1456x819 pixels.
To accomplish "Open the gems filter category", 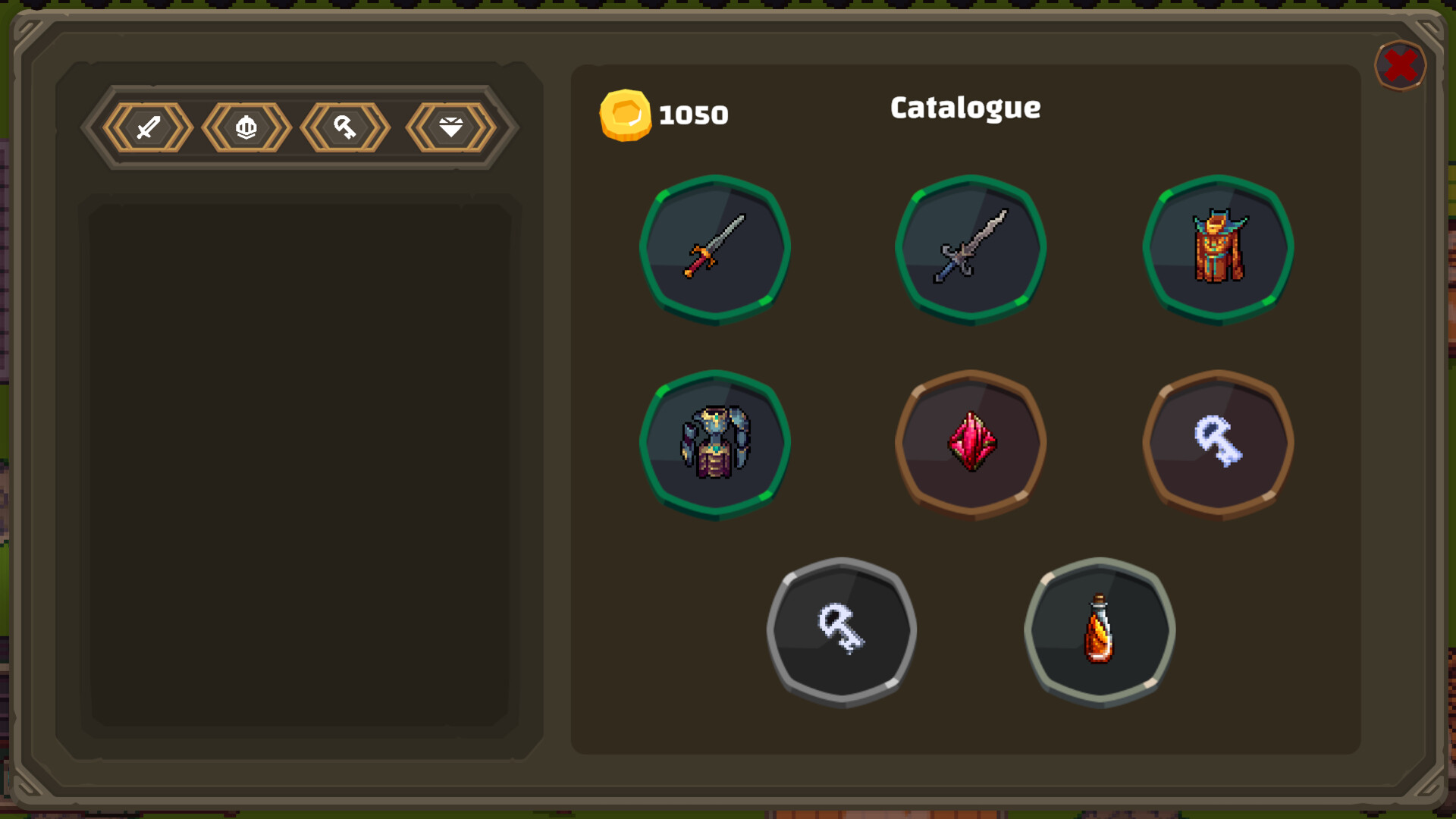I will coord(449,127).
